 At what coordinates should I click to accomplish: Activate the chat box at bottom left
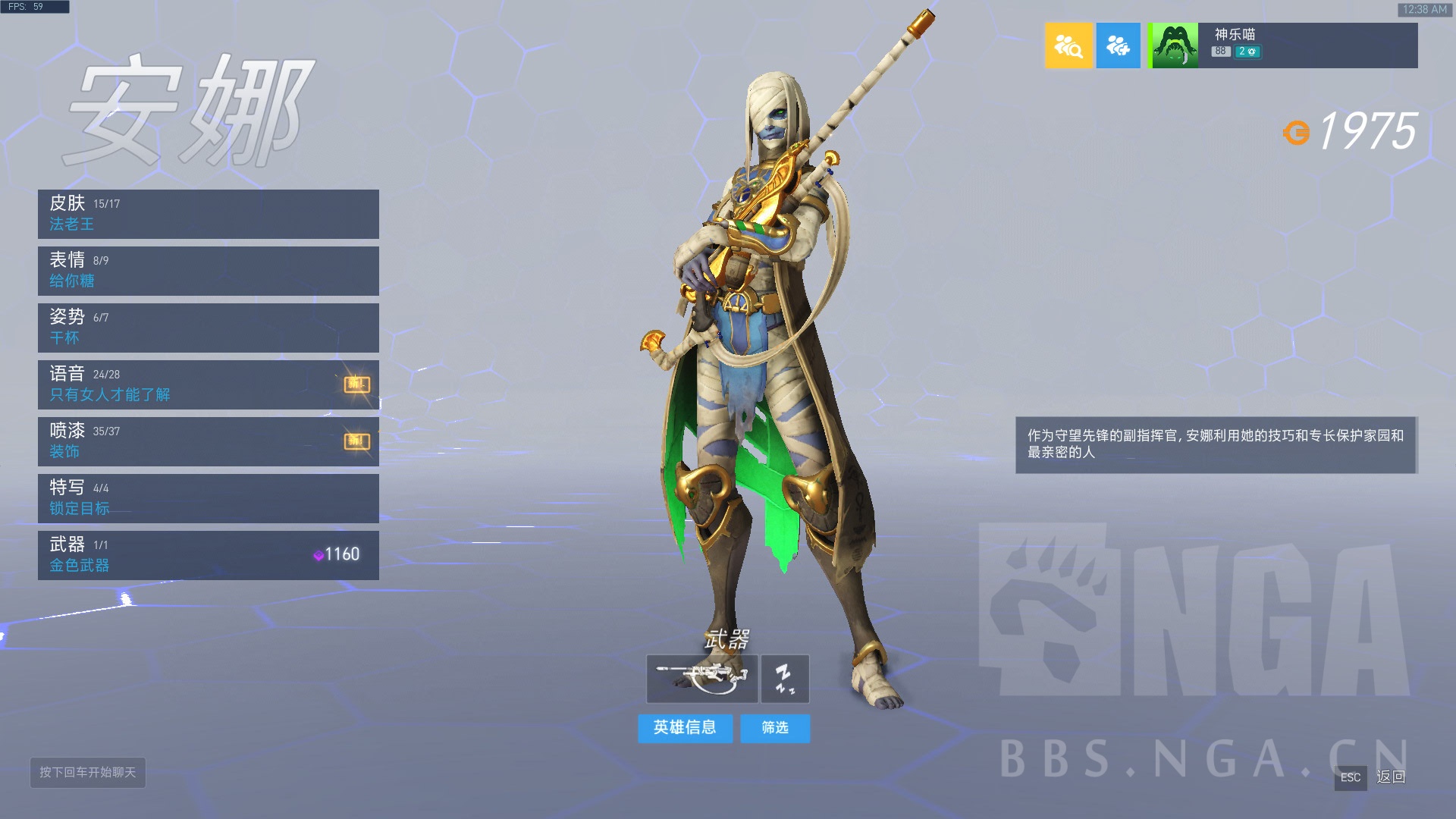click(x=88, y=772)
